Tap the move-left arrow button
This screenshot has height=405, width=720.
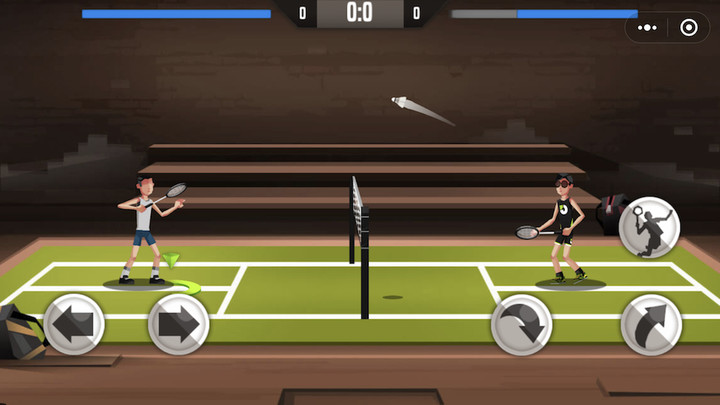tap(75, 324)
